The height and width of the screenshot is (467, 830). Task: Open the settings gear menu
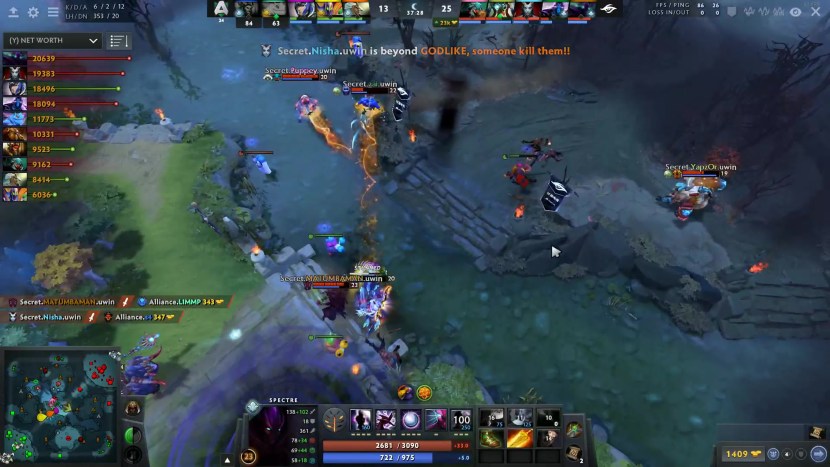click(33, 12)
